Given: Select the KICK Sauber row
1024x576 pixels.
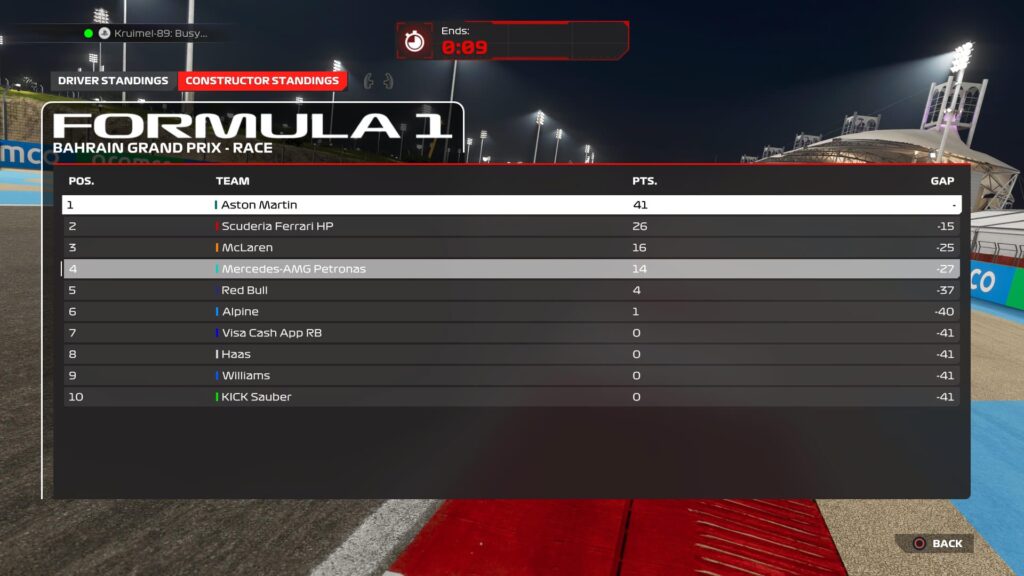Looking at the screenshot, I should [x=510, y=397].
